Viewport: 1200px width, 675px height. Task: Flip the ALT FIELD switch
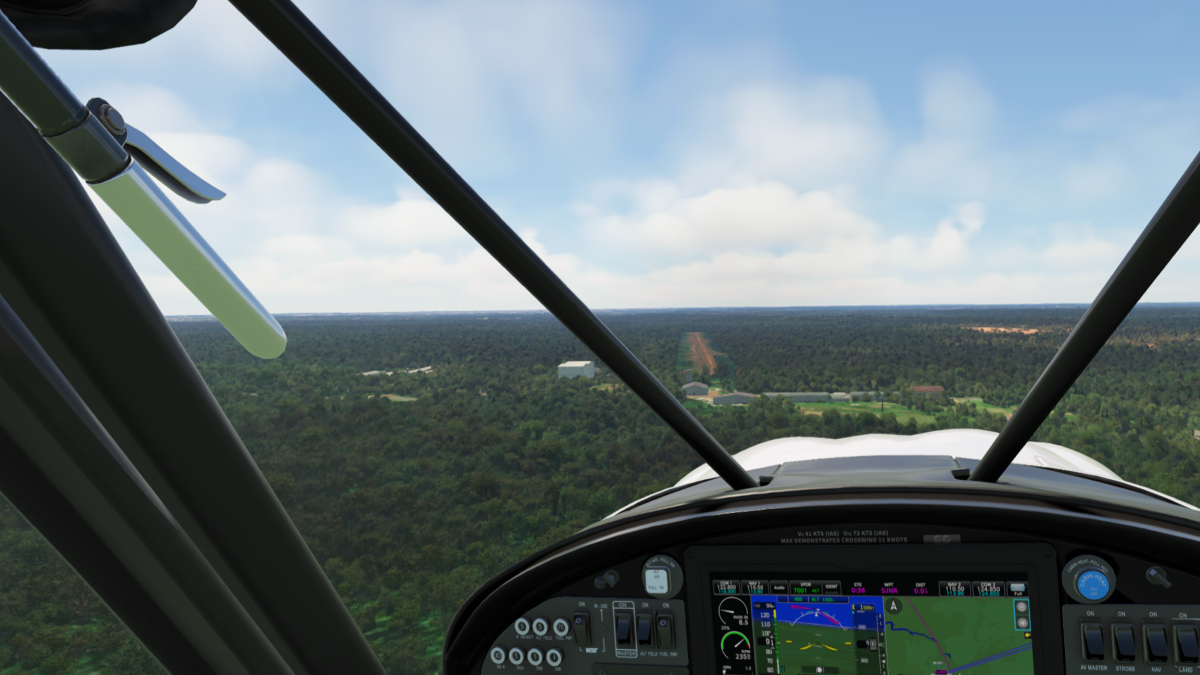[x=644, y=629]
